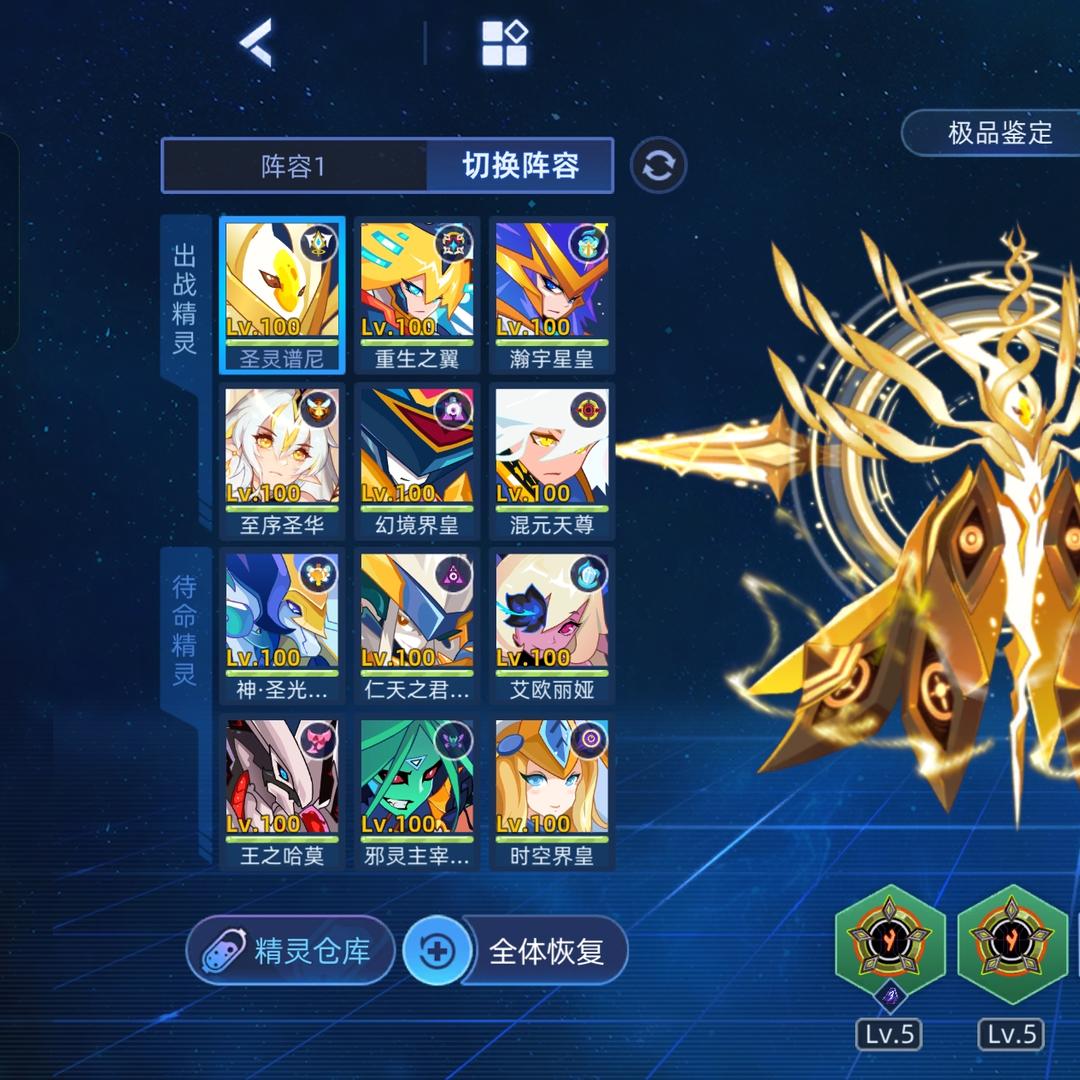Go back using the arrow button
1080x1080 pixels.
tap(256, 43)
